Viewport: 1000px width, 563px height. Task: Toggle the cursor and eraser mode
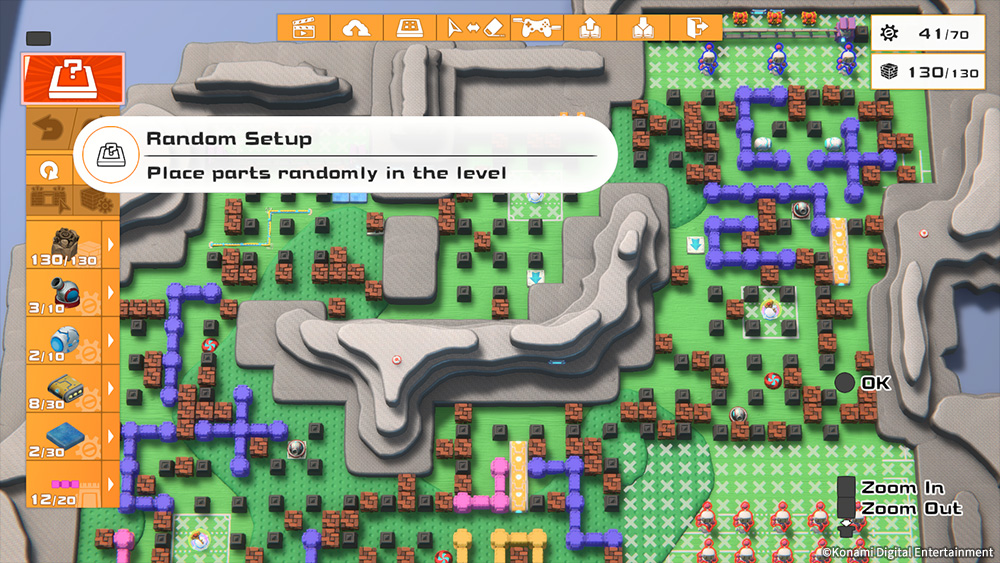pyautogui.click(x=476, y=27)
